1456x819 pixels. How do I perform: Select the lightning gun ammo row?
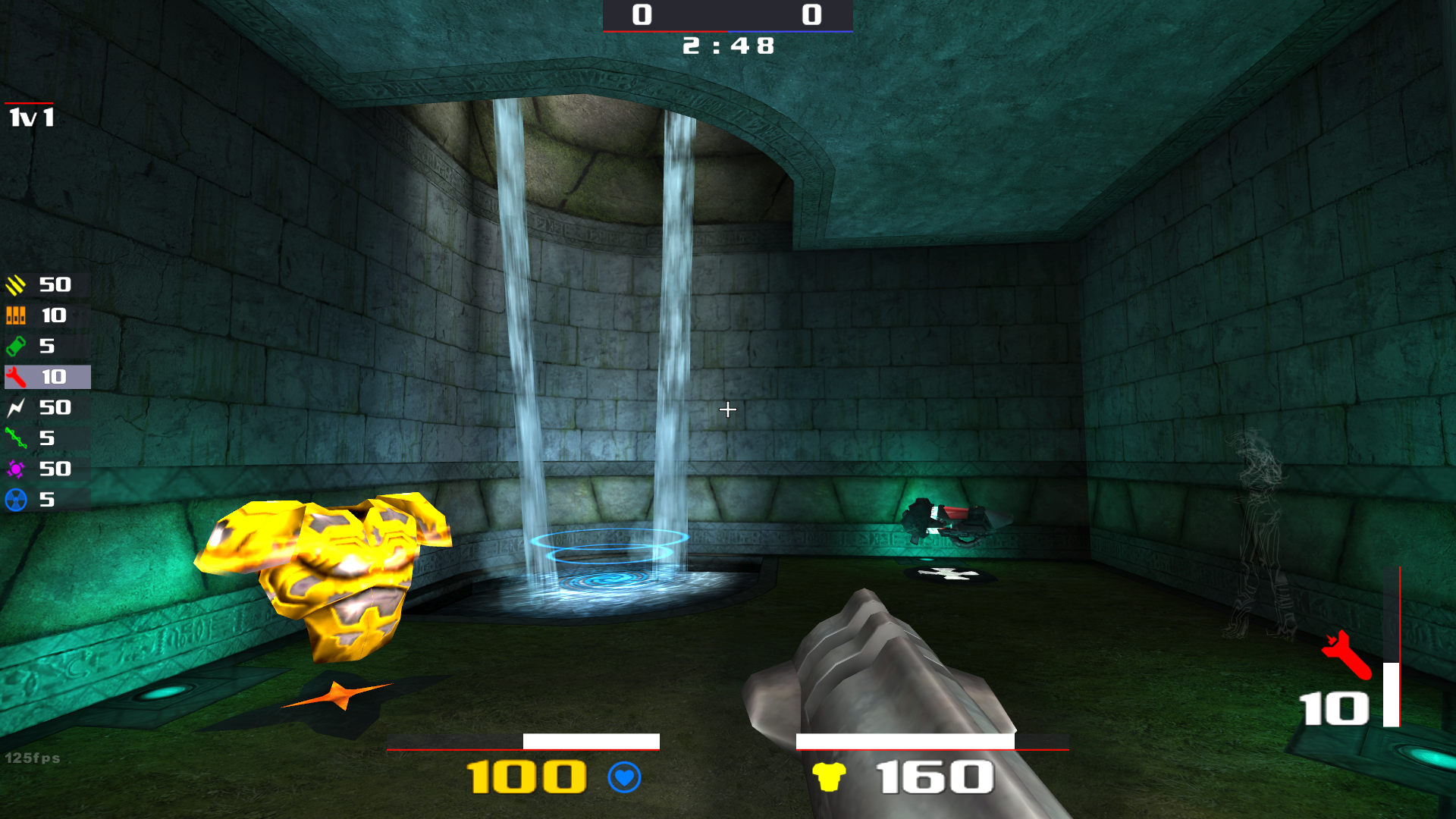45,408
